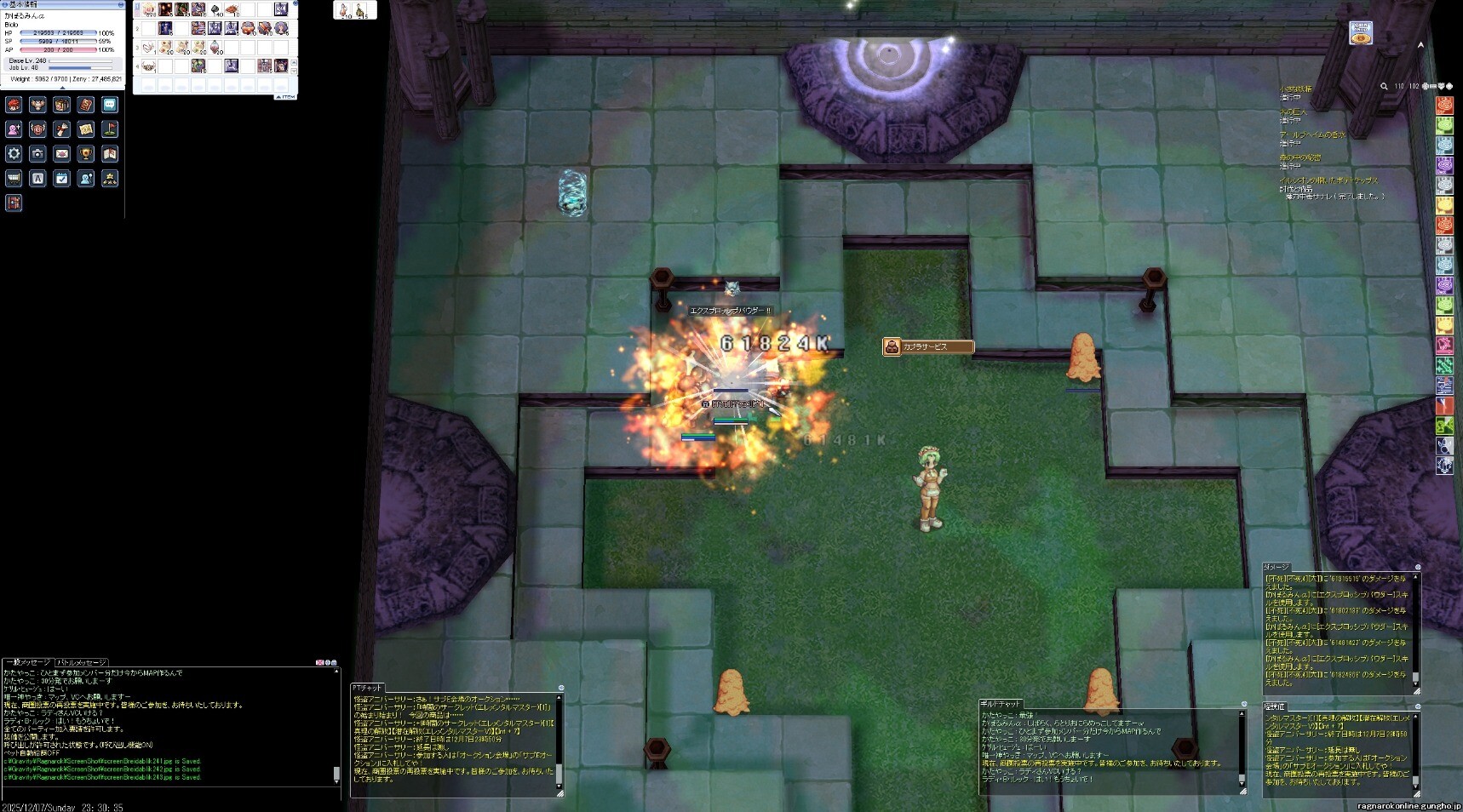The image size is (1463, 812).
Task: Open the shopping cart icon
Action: tap(14, 179)
